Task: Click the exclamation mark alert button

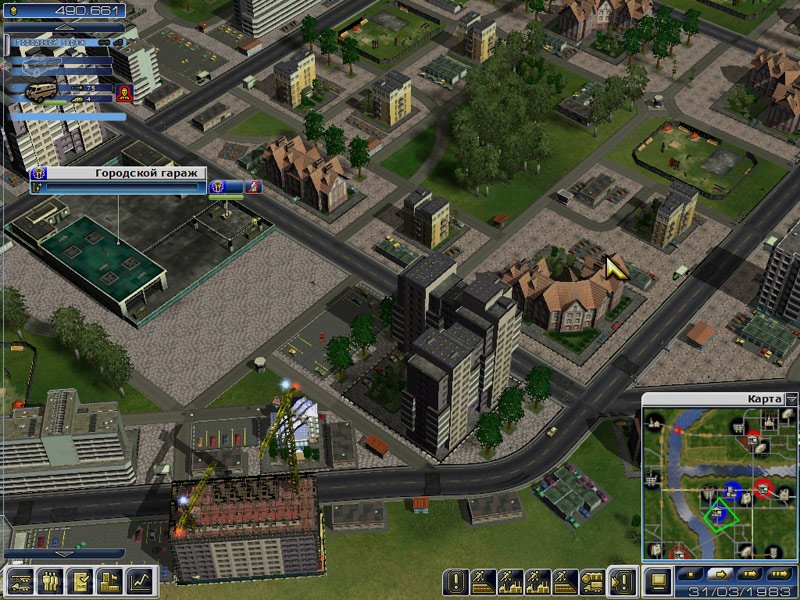Action: coord(457,580)
